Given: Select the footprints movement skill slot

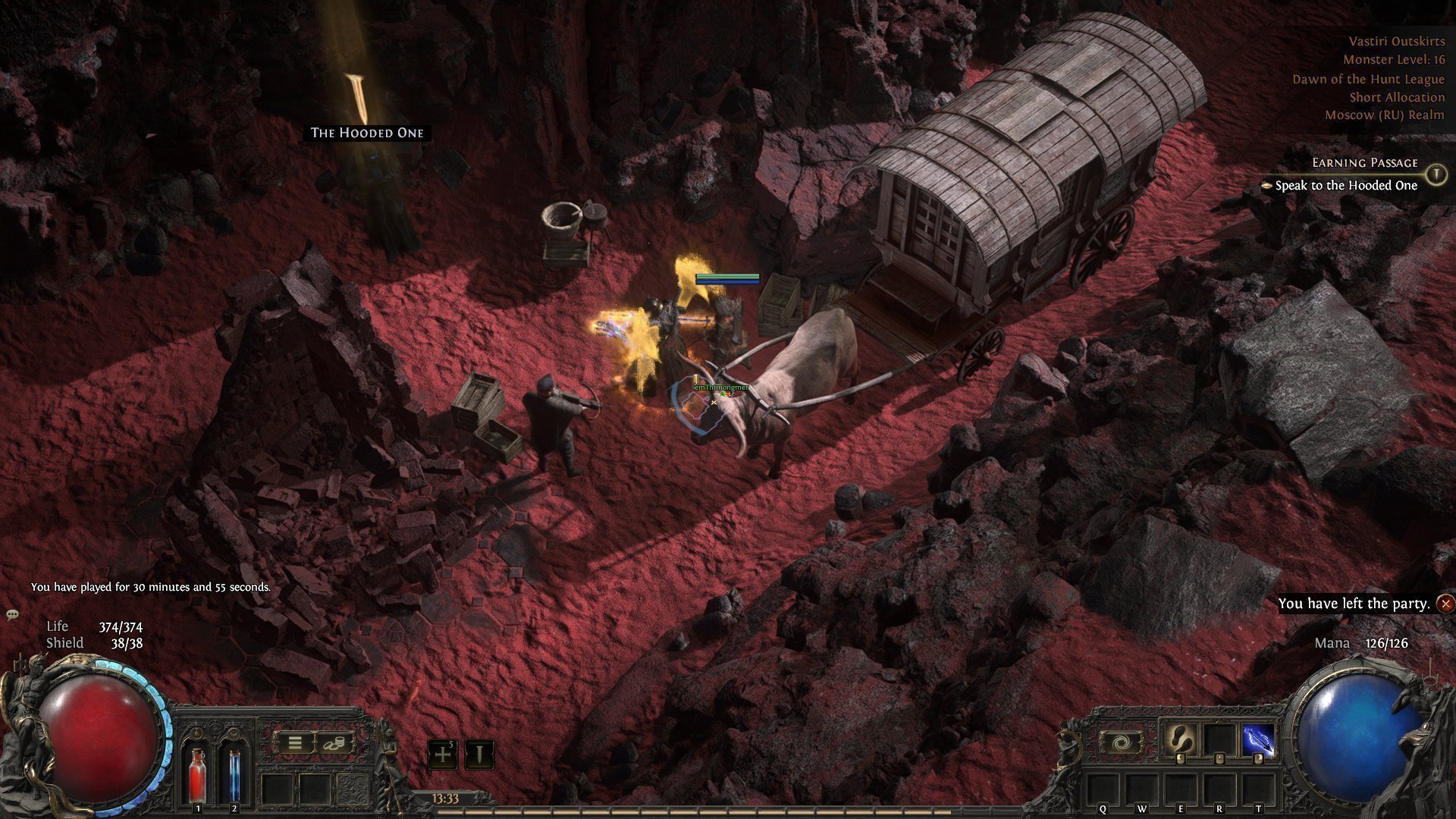Looking at the screenshot, I should [1181, 741].
